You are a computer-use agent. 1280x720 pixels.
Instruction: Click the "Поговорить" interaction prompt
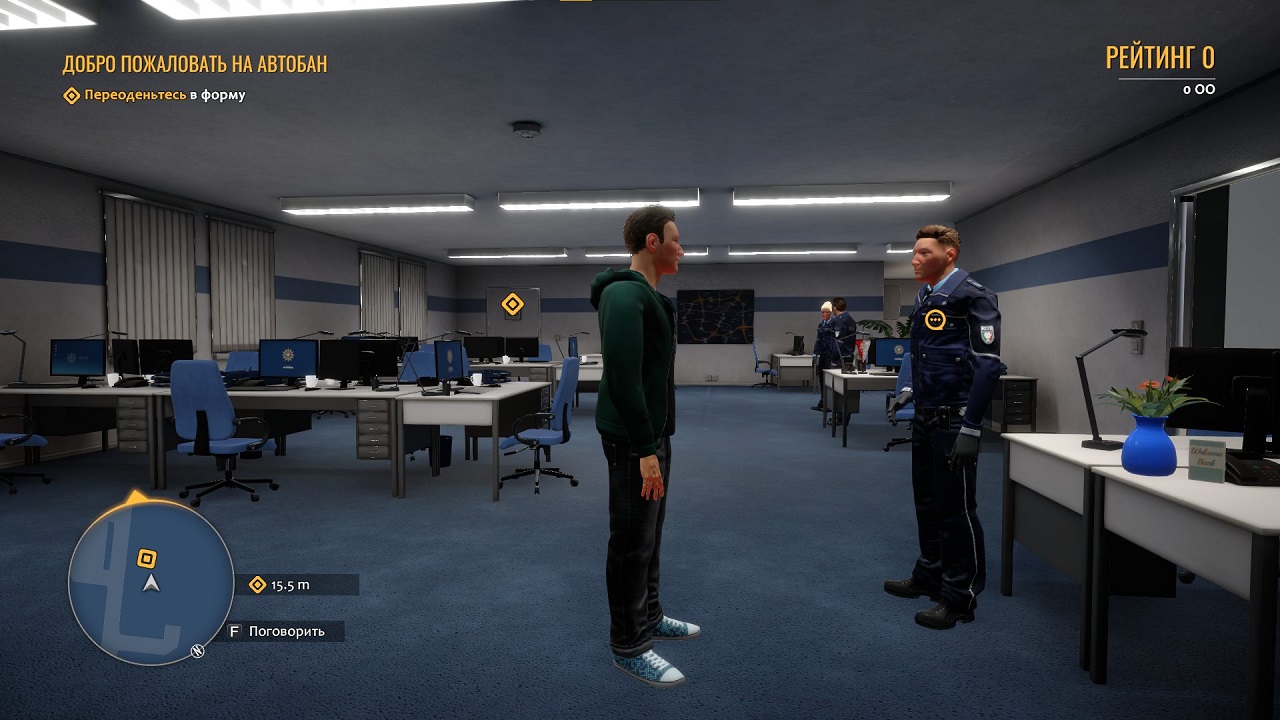click(x=286, y=631)
